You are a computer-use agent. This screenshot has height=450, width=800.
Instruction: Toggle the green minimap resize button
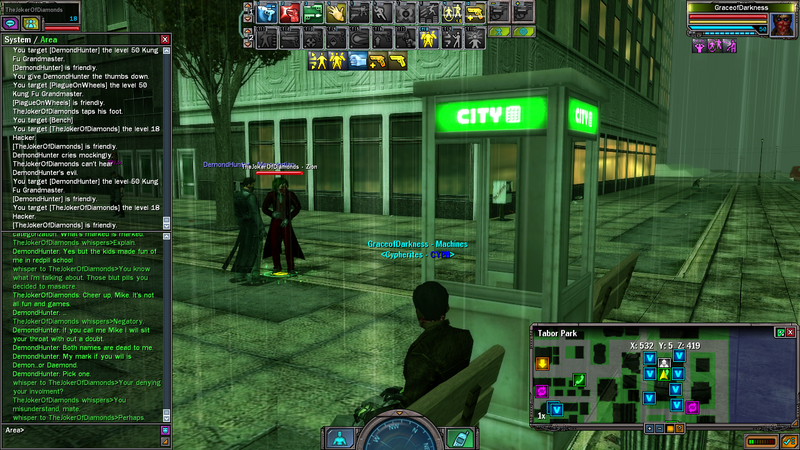point(780,332)
